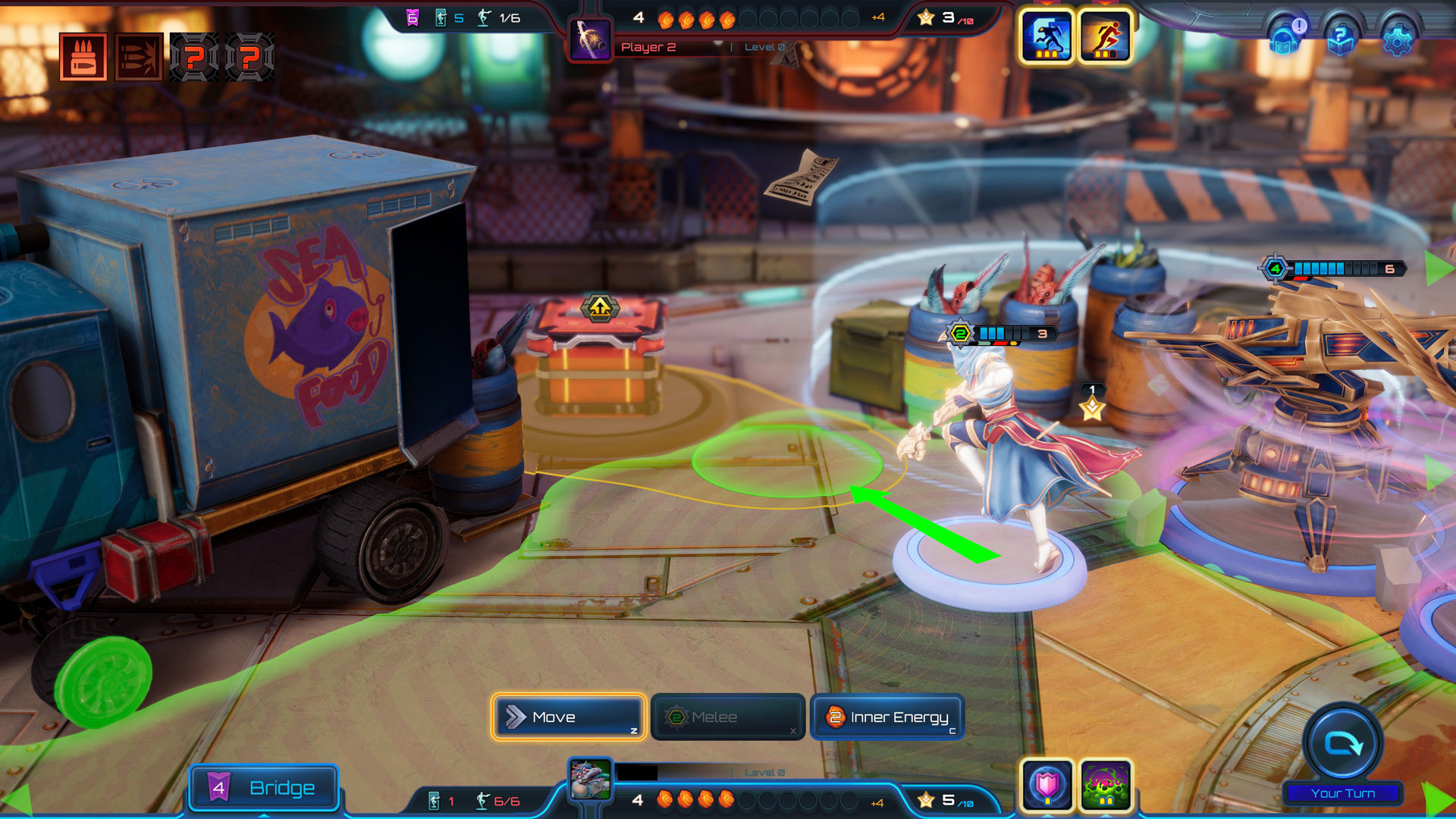The height and width of the screenshot is (819, 1456).
Task: Activate the Inner Energy ability
Action: (887, 717)
